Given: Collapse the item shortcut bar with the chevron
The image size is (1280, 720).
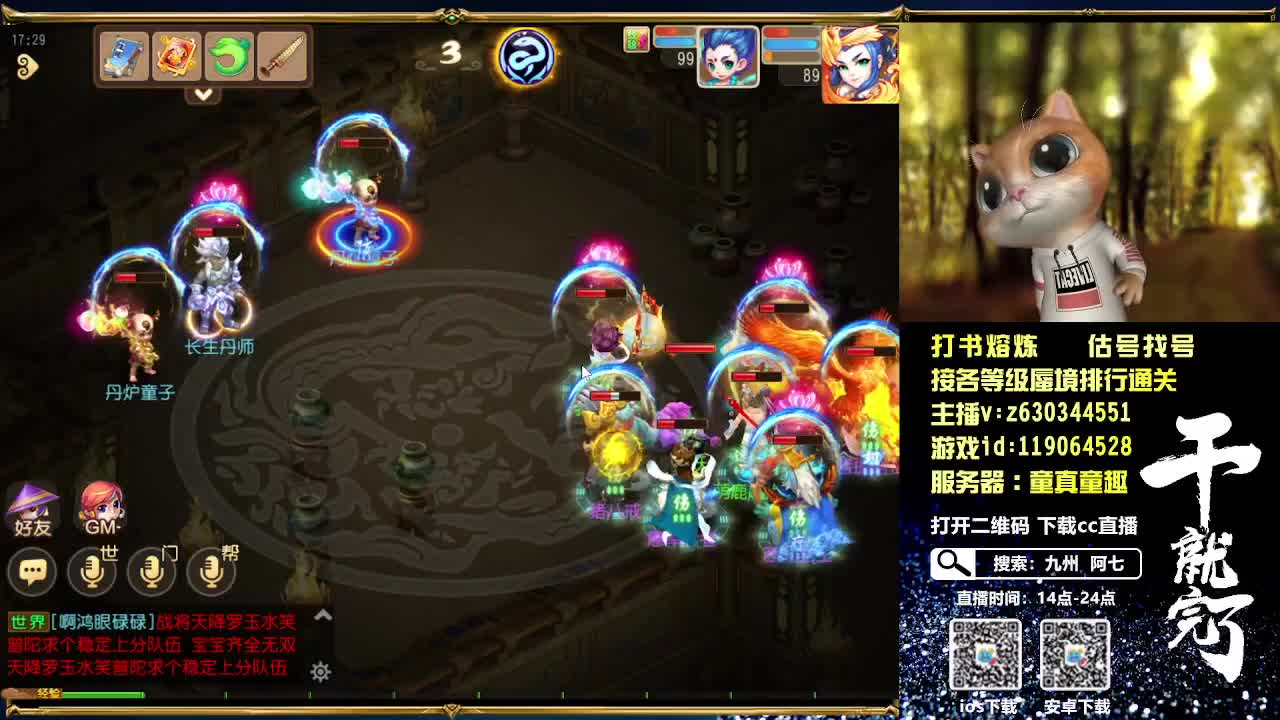Looking at the screenshot, I should click(x=204, y=95).
